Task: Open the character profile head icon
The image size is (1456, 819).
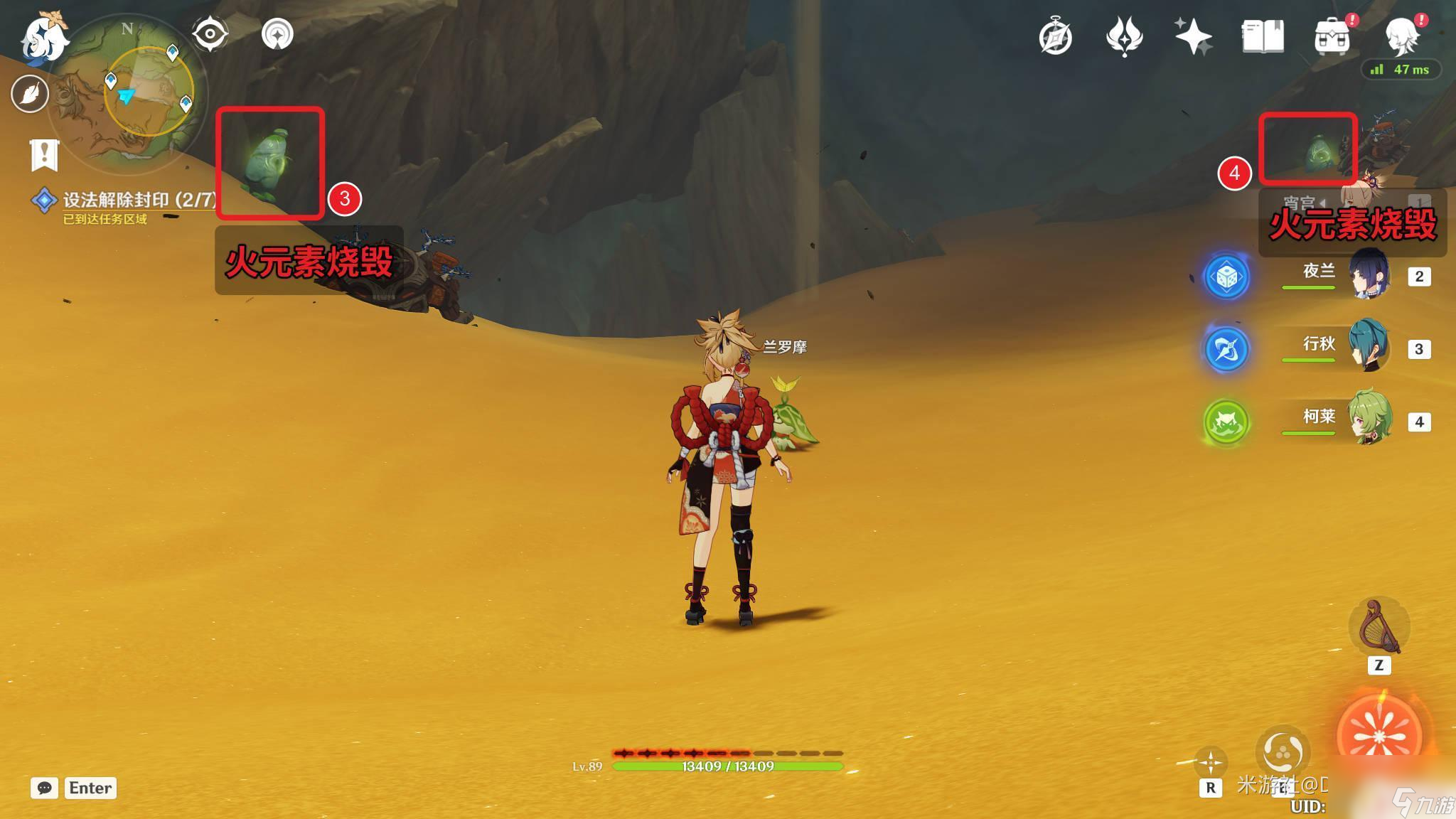Action: click(x=1402, y=35)
